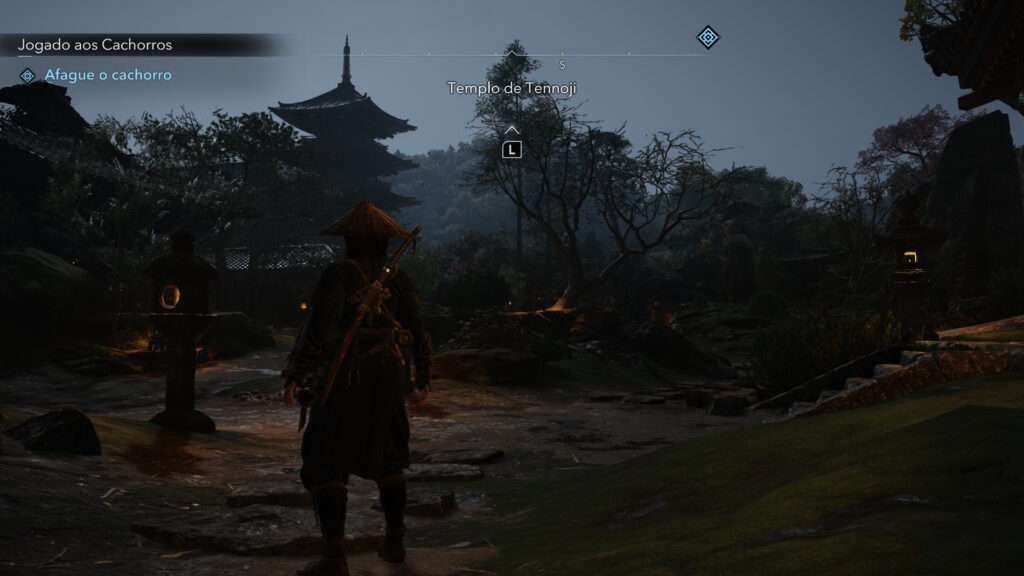Open the Jogado aos Cachorros quest tracker
Image resolution: width=1024 pixels, height=576 pixels.
95,45
